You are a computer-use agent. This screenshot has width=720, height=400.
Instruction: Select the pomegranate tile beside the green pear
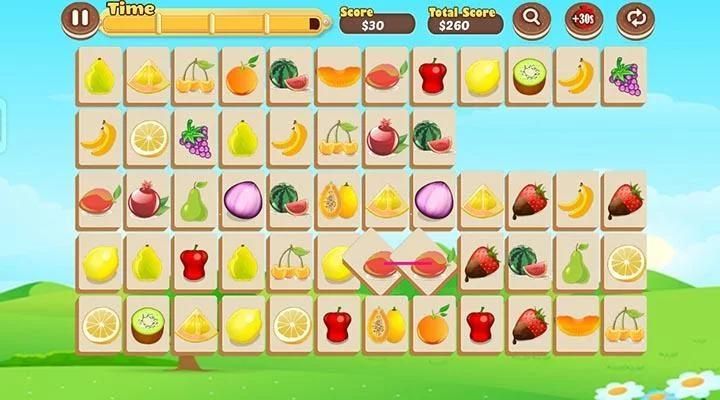click(146, 199)
